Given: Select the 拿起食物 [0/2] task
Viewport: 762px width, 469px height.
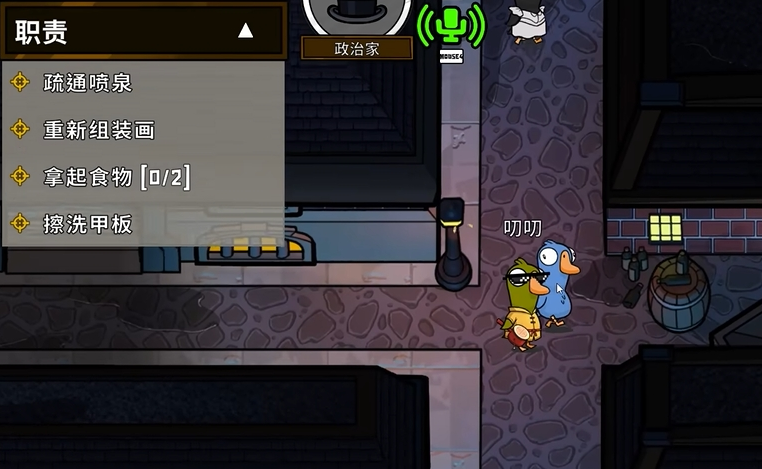Looking at the screenshot, I should click(116, 177).
